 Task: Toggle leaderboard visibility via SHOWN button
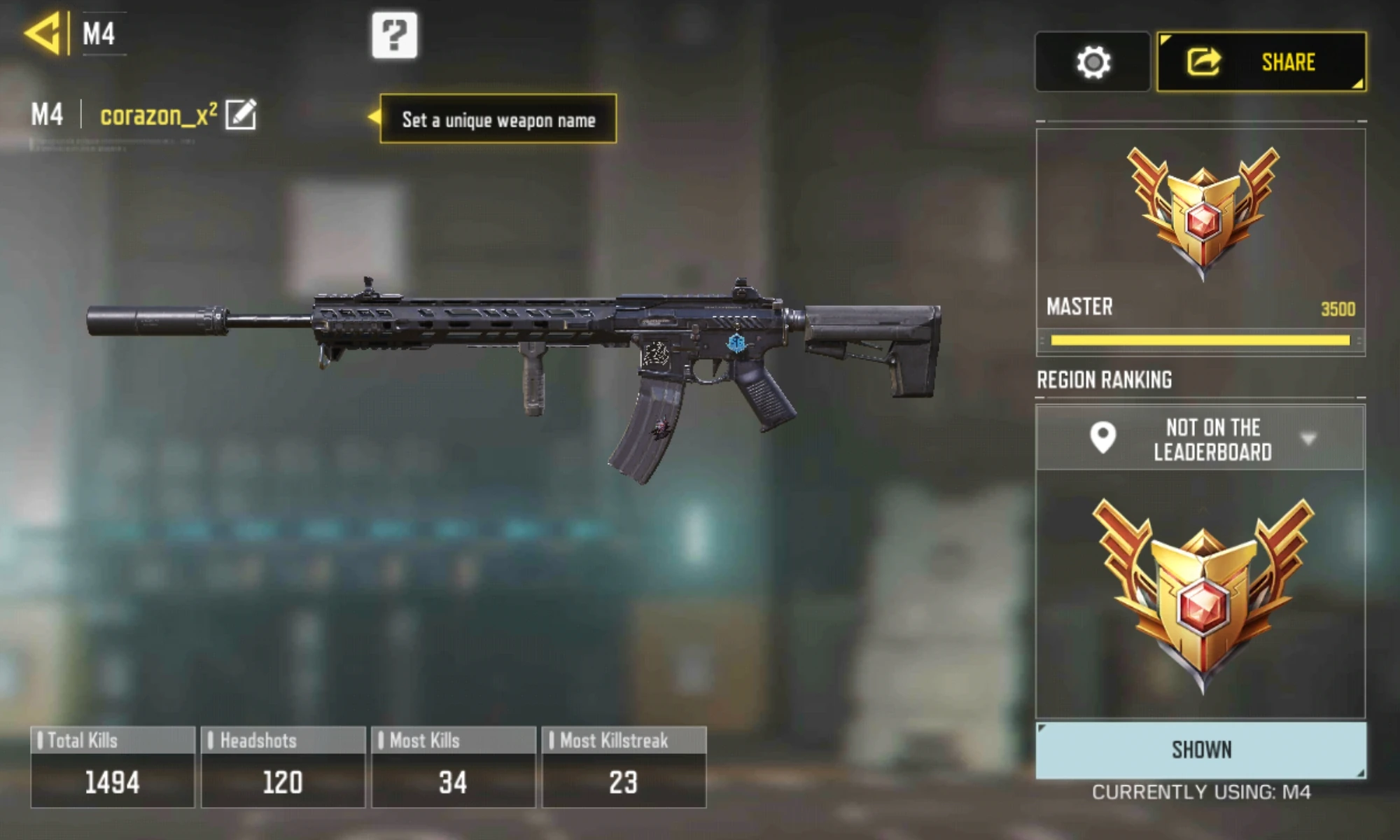tap(1200, 749)
